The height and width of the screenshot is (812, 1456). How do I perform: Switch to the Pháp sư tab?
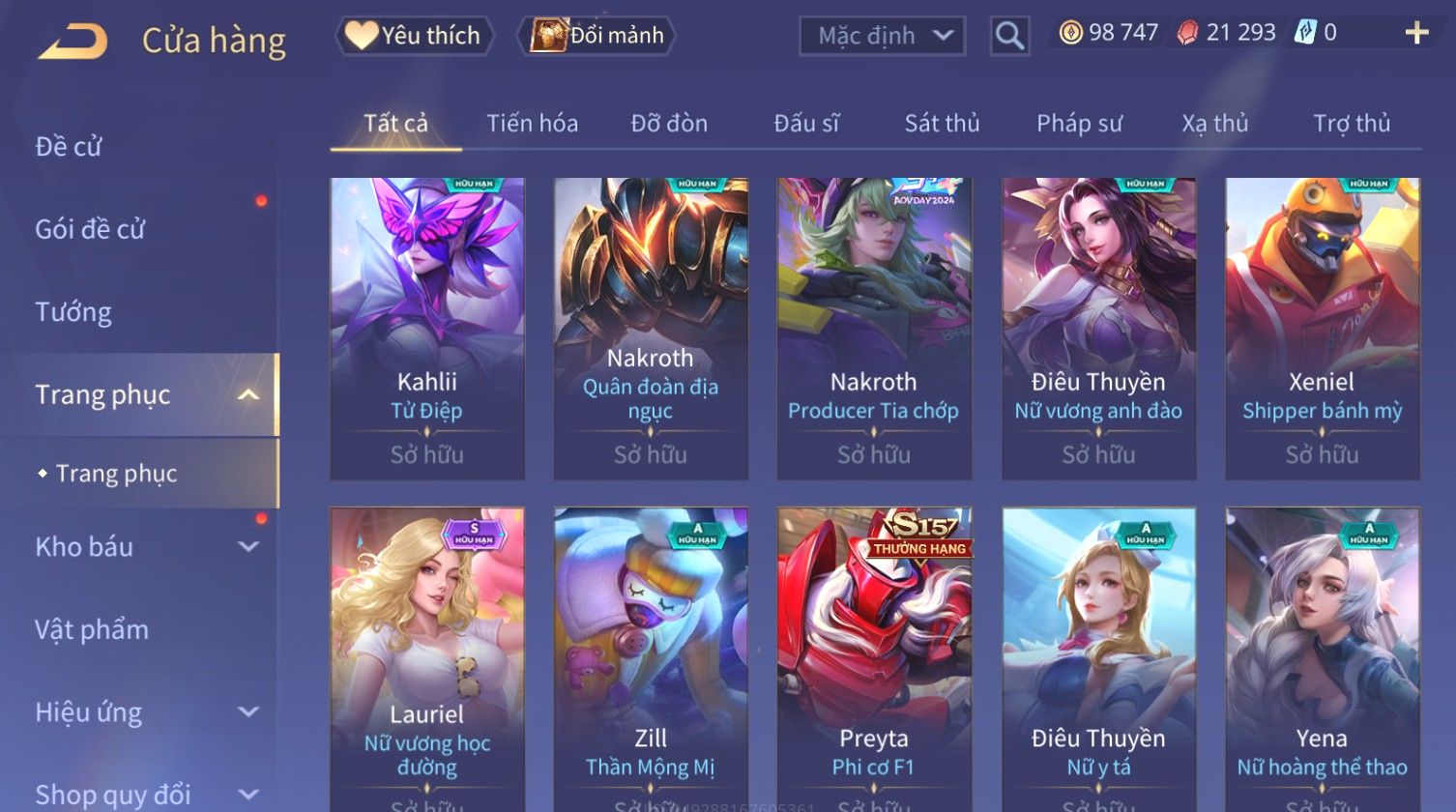1079,124
